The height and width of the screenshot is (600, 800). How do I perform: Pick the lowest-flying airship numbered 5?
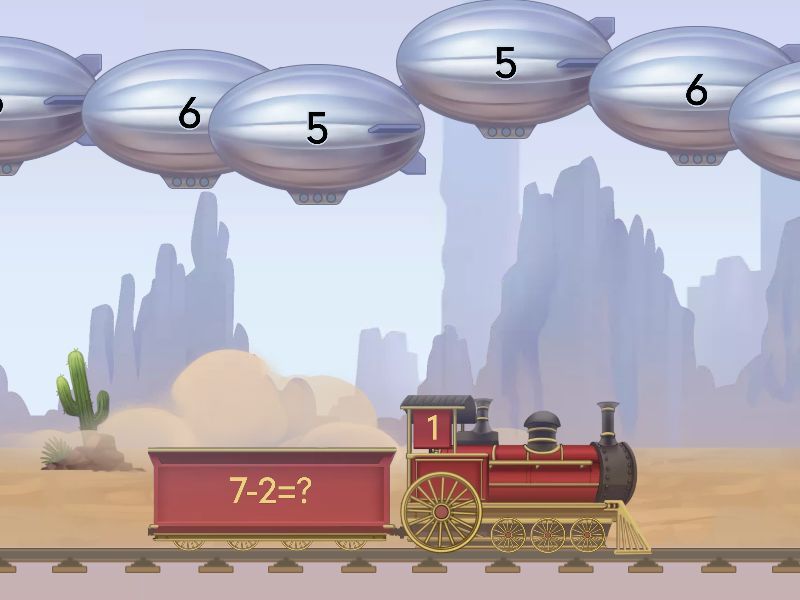(316, 128)
